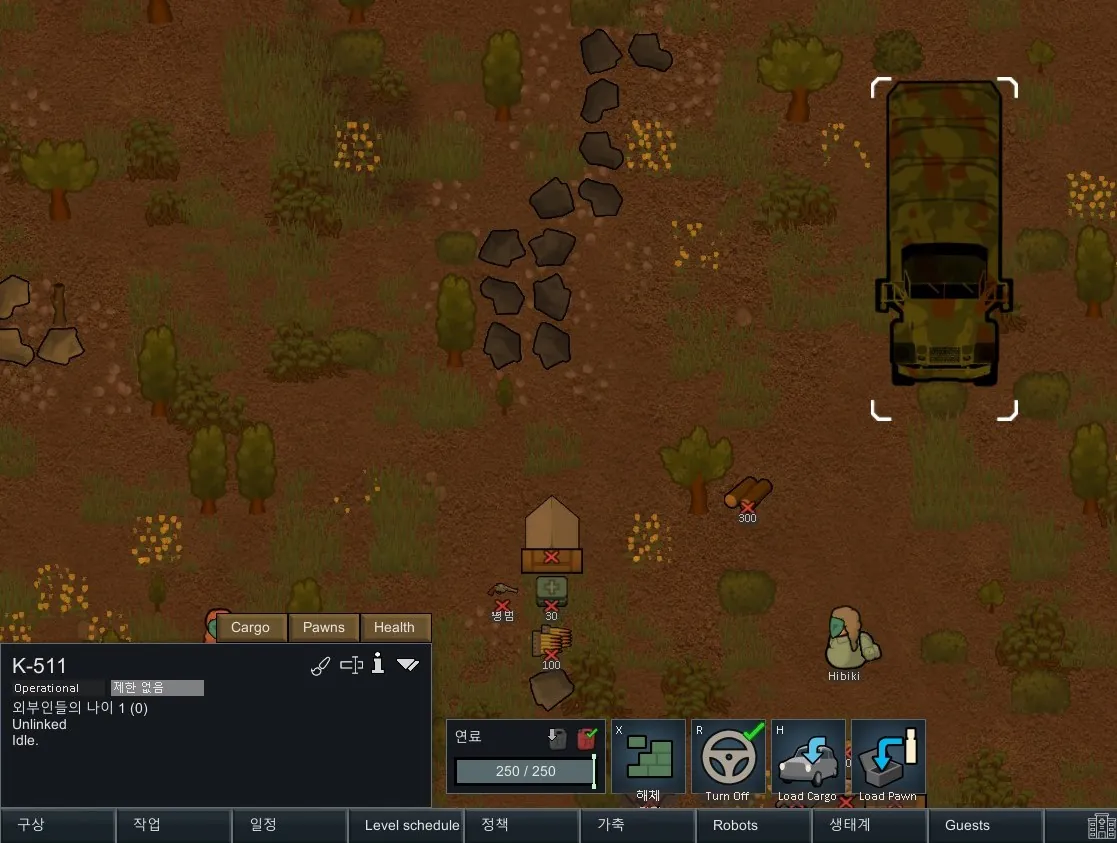The image size is (1117, 843).
Task: Open the Guests menu
Action: [967, 826]
